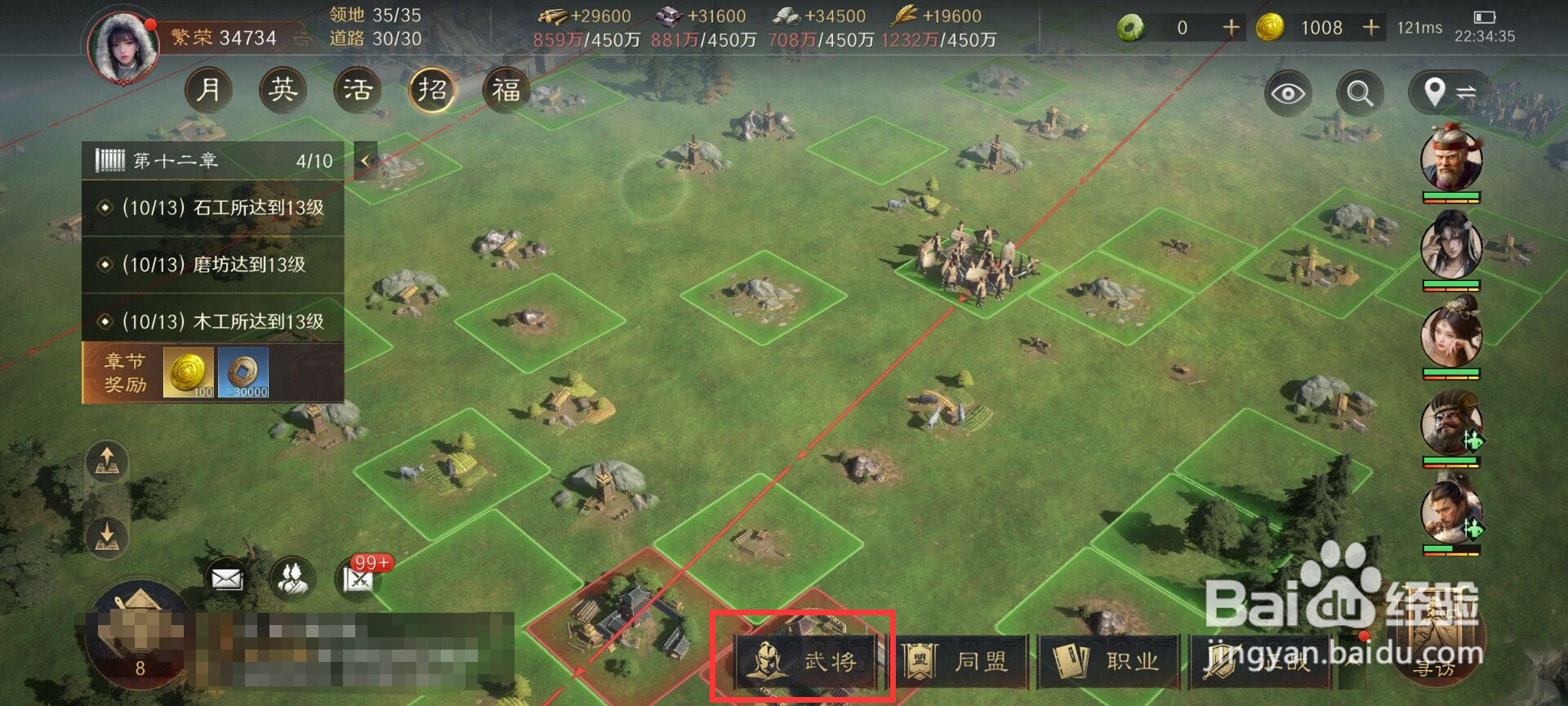Switch to the 月 tab
The image size is (1568, 706).
point(212,90)
